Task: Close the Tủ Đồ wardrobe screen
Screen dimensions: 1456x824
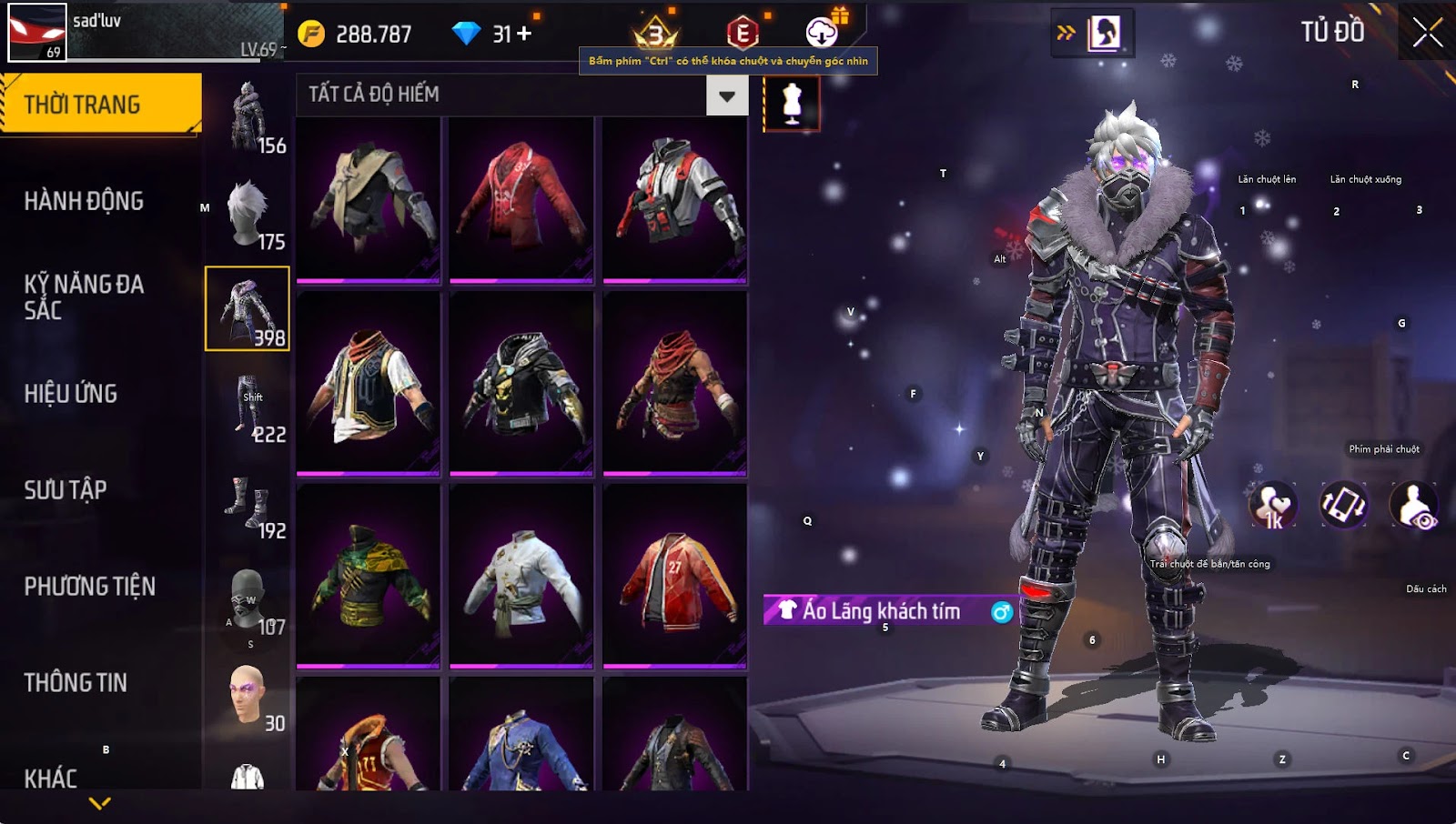Action: 1427,32
